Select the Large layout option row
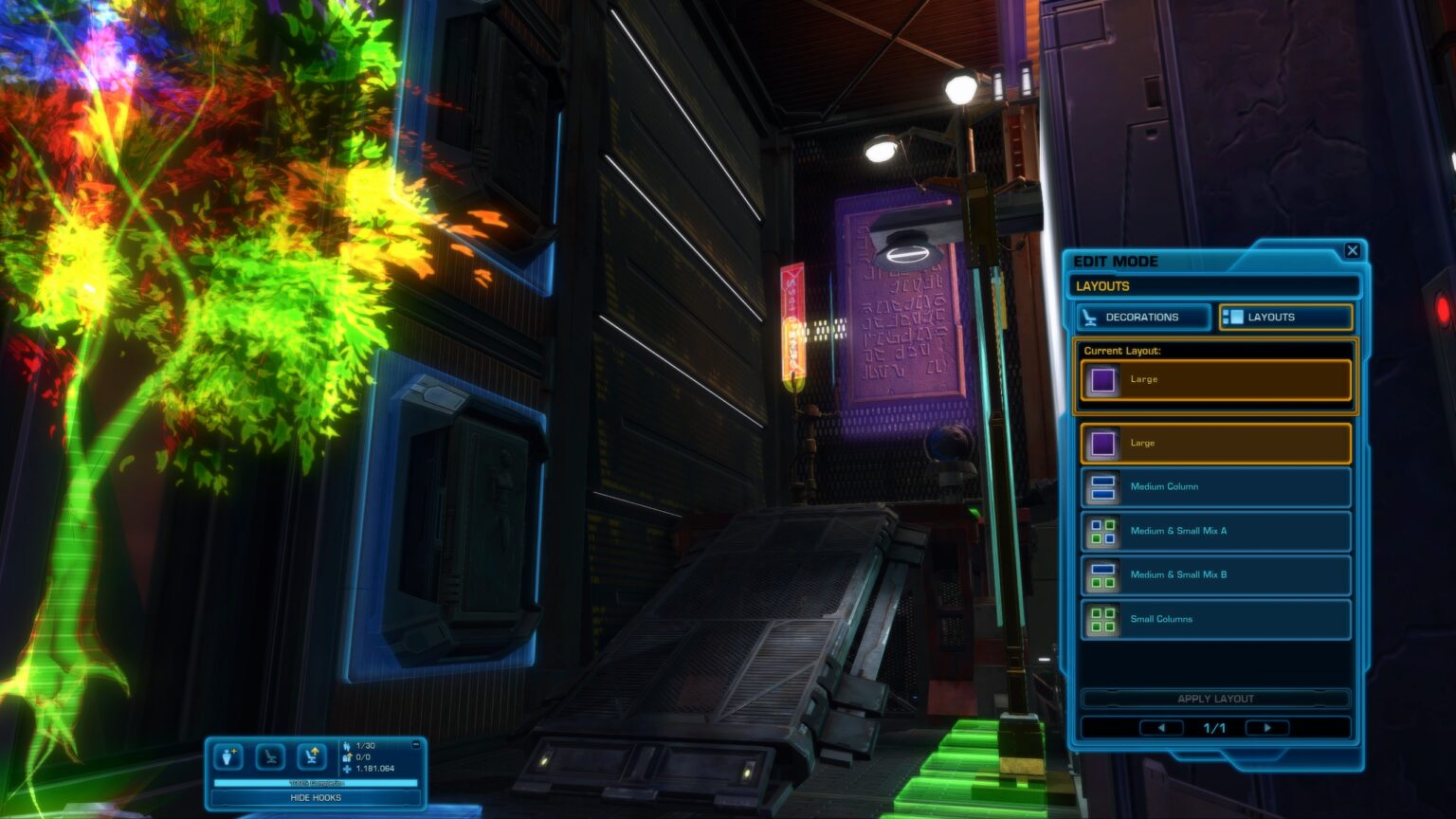Screen dimensions: 1456x819 tap(1214, 443)
